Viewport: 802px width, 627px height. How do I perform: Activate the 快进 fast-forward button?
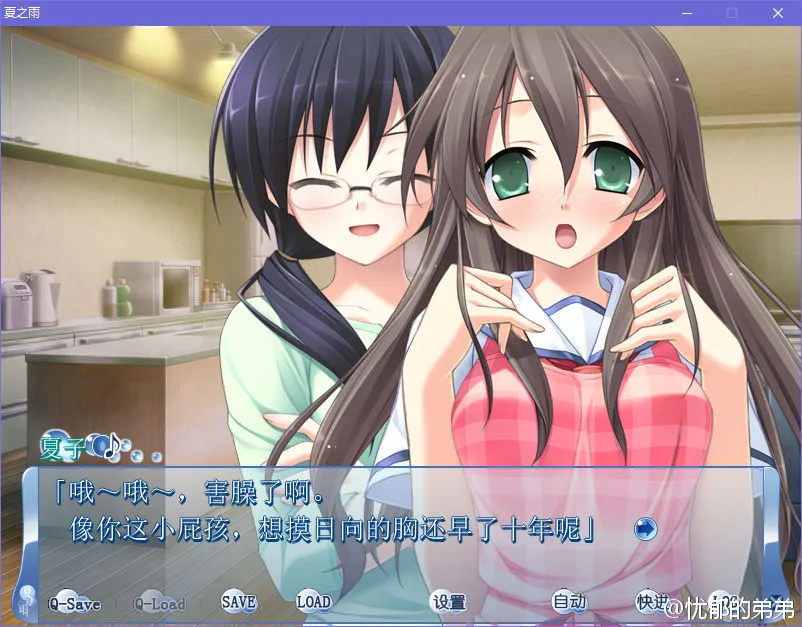point(651,601)
